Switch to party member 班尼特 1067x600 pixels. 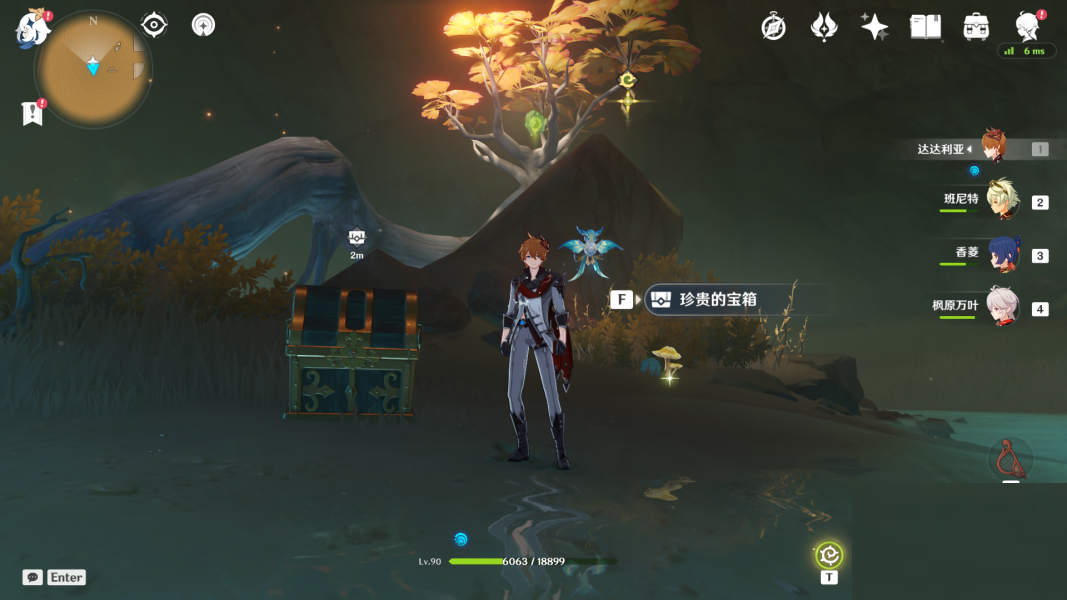click(x=1001, y=200)
